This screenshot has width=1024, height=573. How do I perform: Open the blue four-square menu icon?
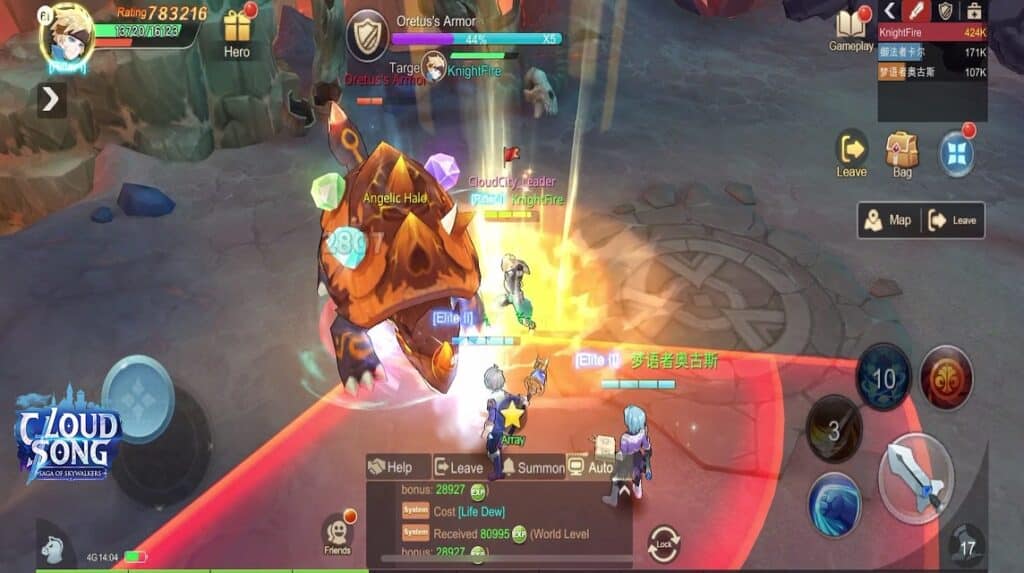956,155
